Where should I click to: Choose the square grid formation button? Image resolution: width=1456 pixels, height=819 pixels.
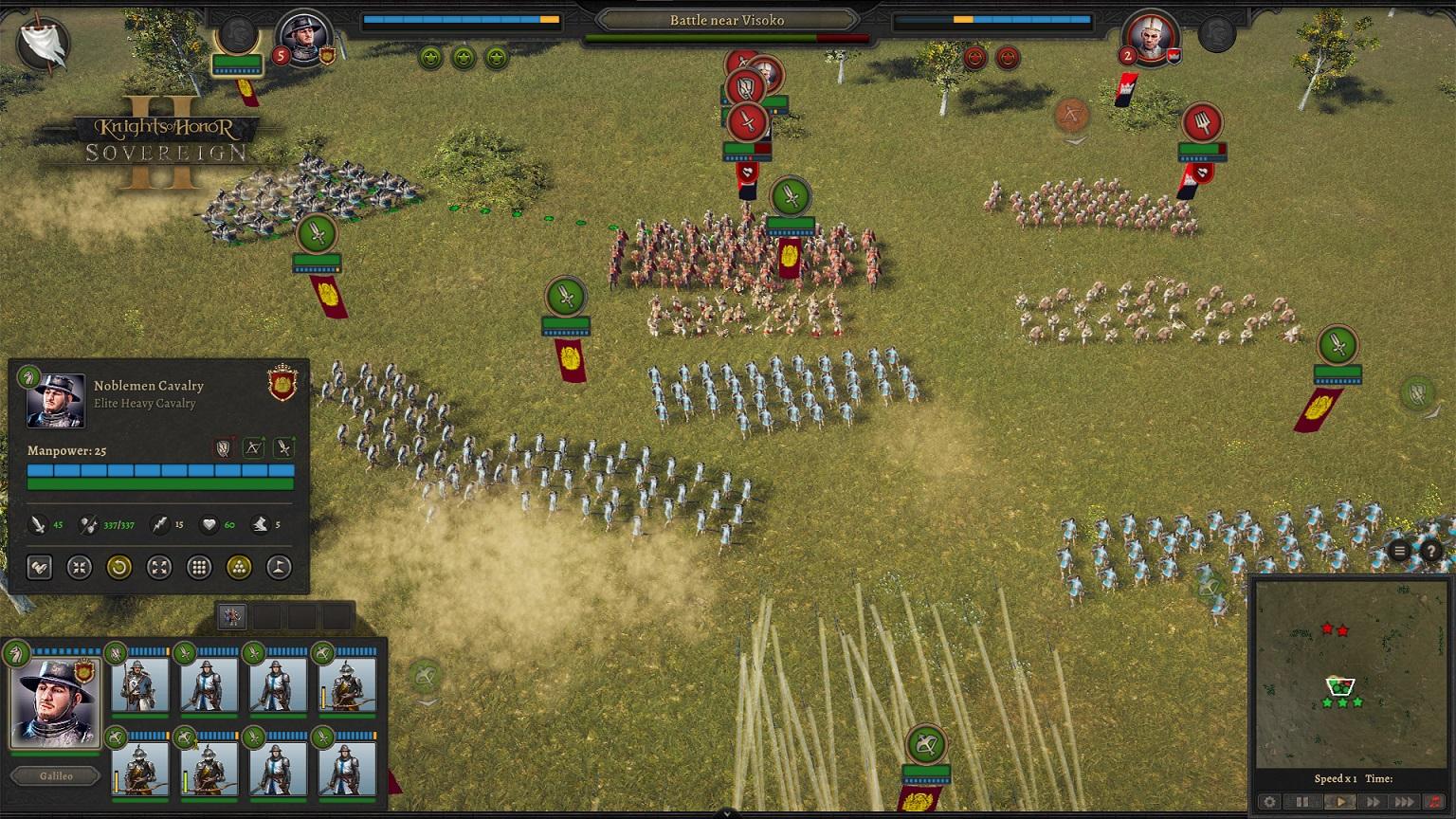pyautogui.click(x=199, y=568)
